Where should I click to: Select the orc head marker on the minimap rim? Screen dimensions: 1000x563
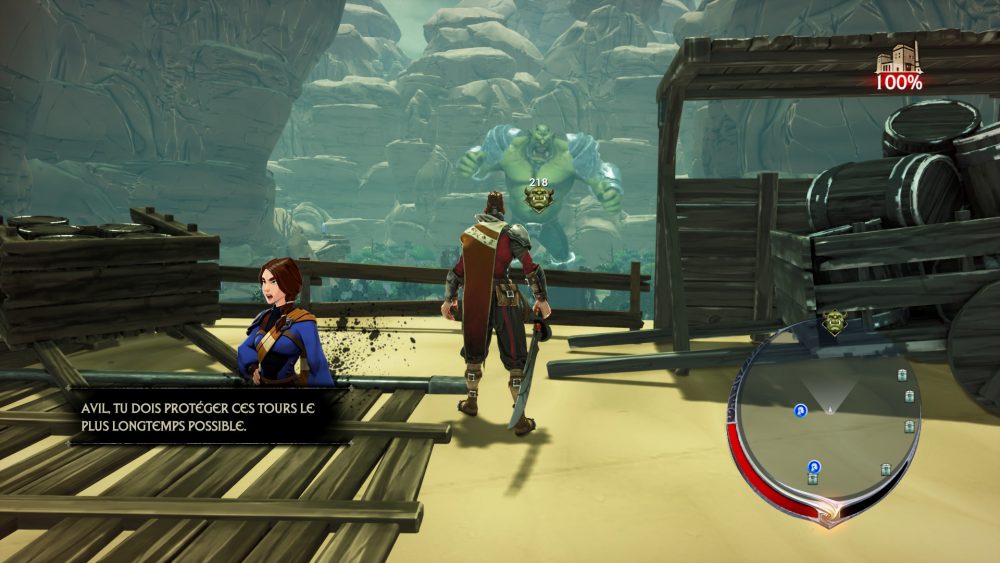(x=835, y=322)
